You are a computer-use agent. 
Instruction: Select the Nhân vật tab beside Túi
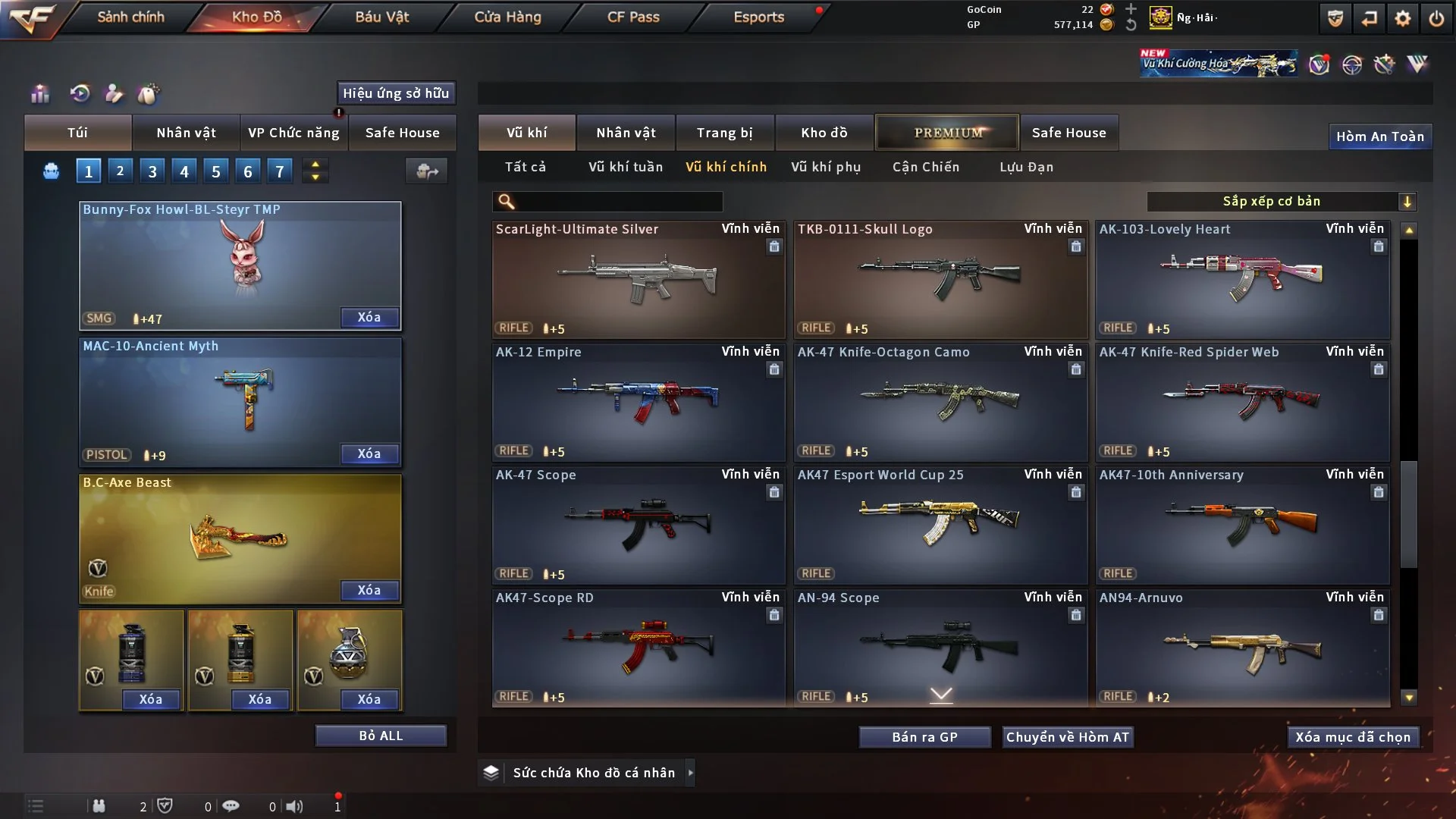[x=186, y=133]
